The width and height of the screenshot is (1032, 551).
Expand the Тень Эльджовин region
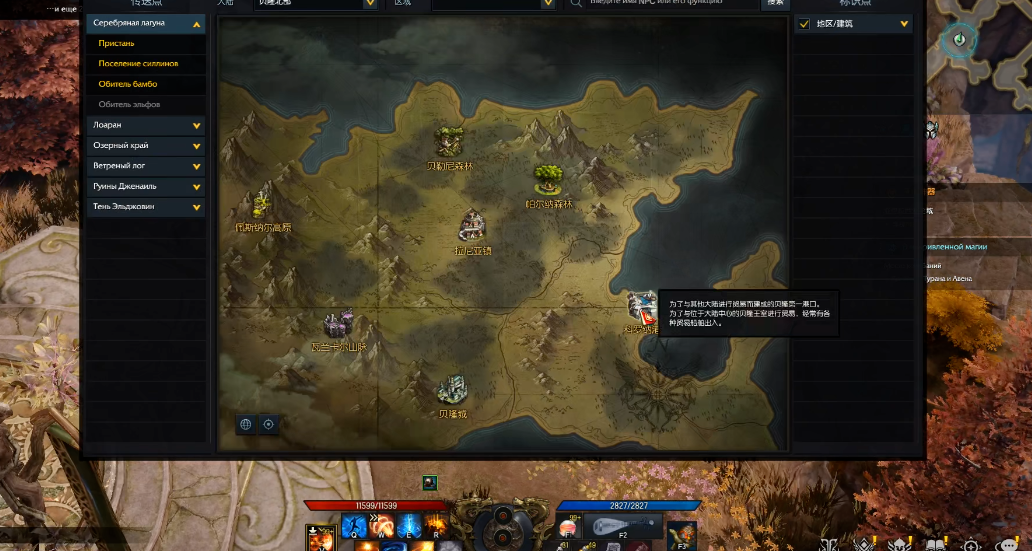coord(197,207)
